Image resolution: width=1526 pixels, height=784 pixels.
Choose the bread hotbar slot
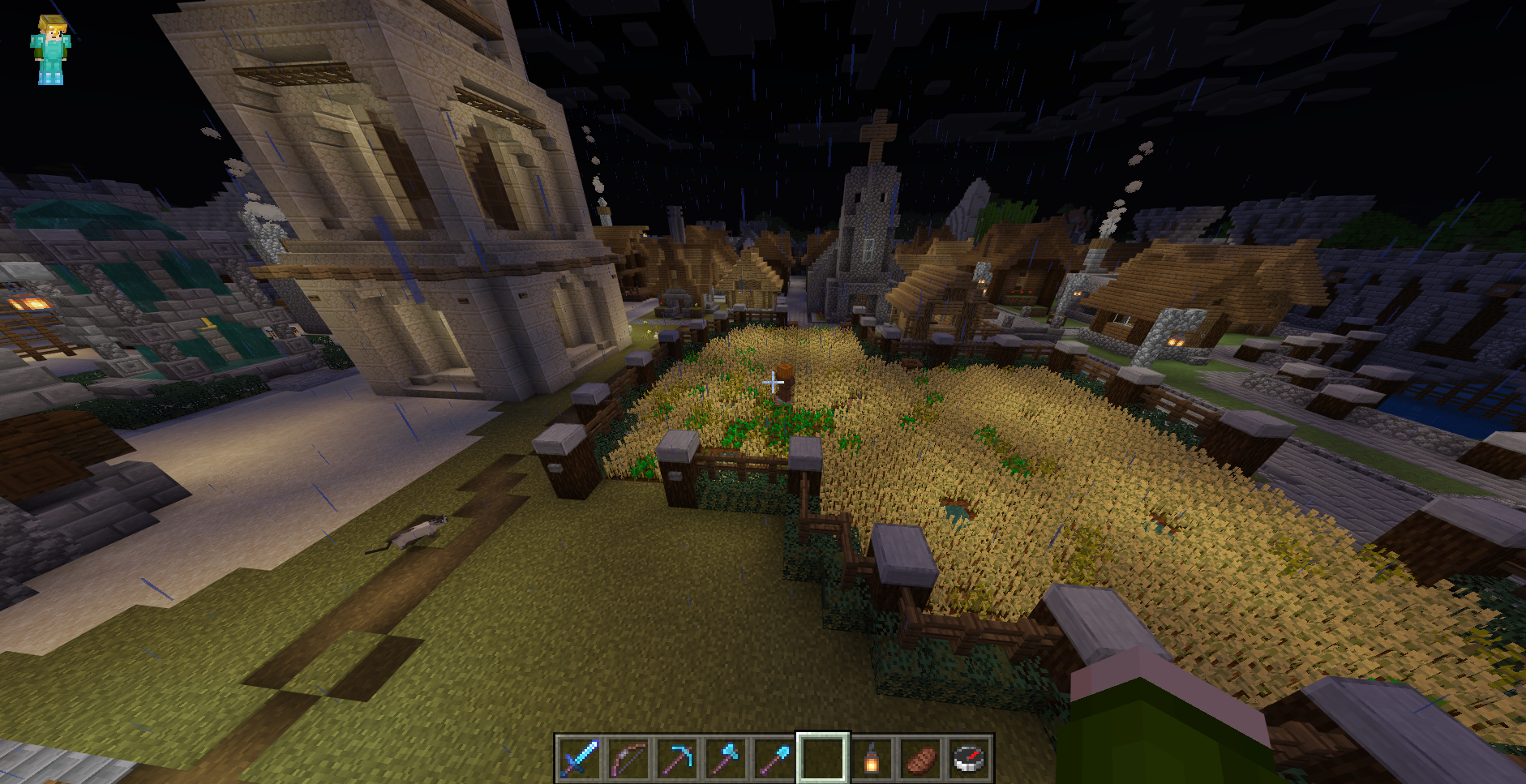click(919, 759)
